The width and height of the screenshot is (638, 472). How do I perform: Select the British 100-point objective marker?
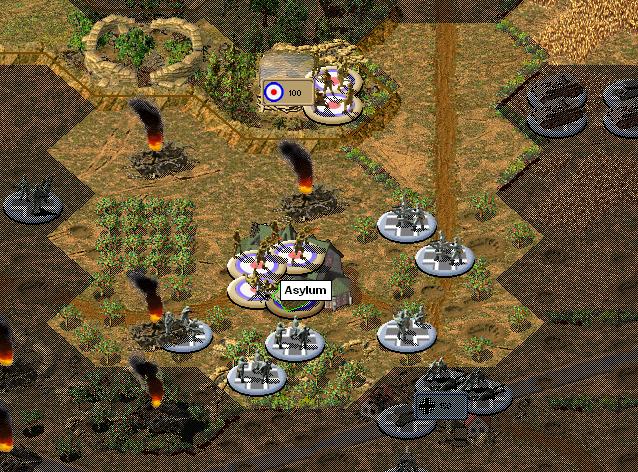click(283, 92)
